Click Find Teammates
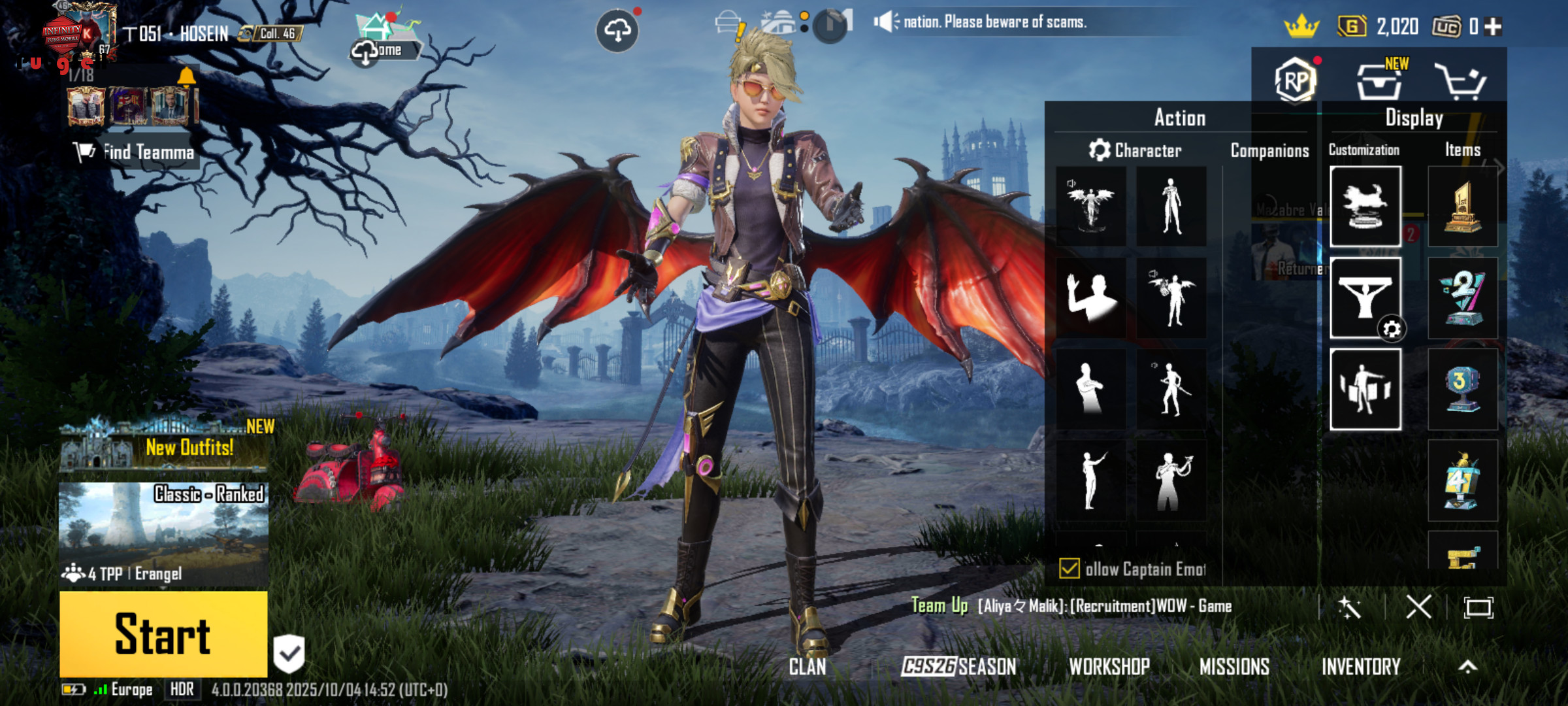The width and height of the screenshot is (1568, 706). pyautogui.click(x=135, y=152)
